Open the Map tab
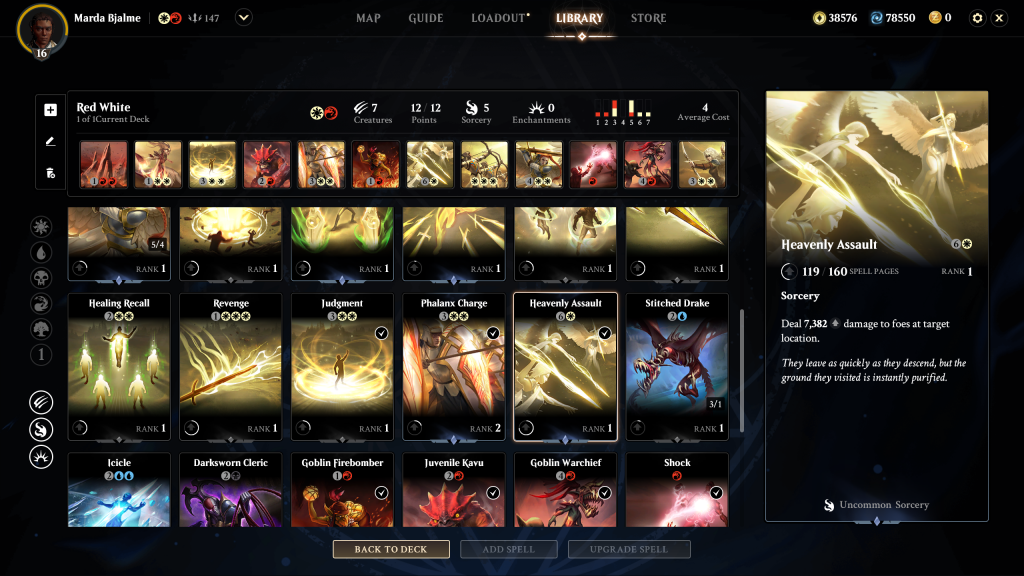This screenshot has width=1024, height=576. (x=368, y=18)
